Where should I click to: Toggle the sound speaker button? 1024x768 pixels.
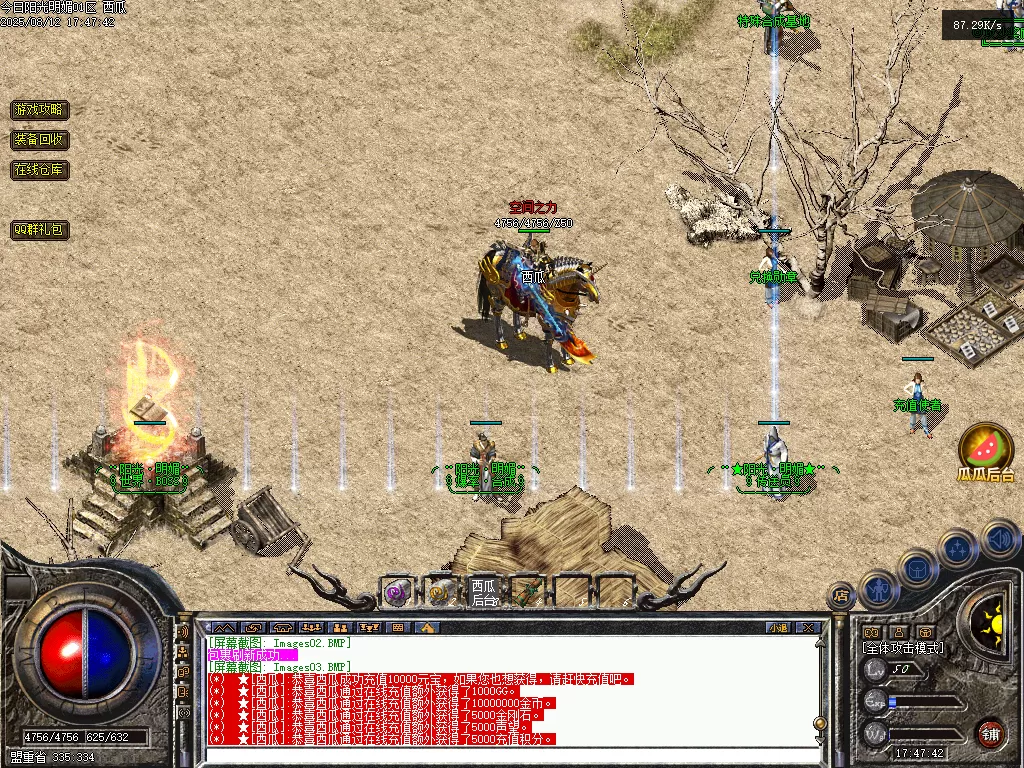pos(999,540)
